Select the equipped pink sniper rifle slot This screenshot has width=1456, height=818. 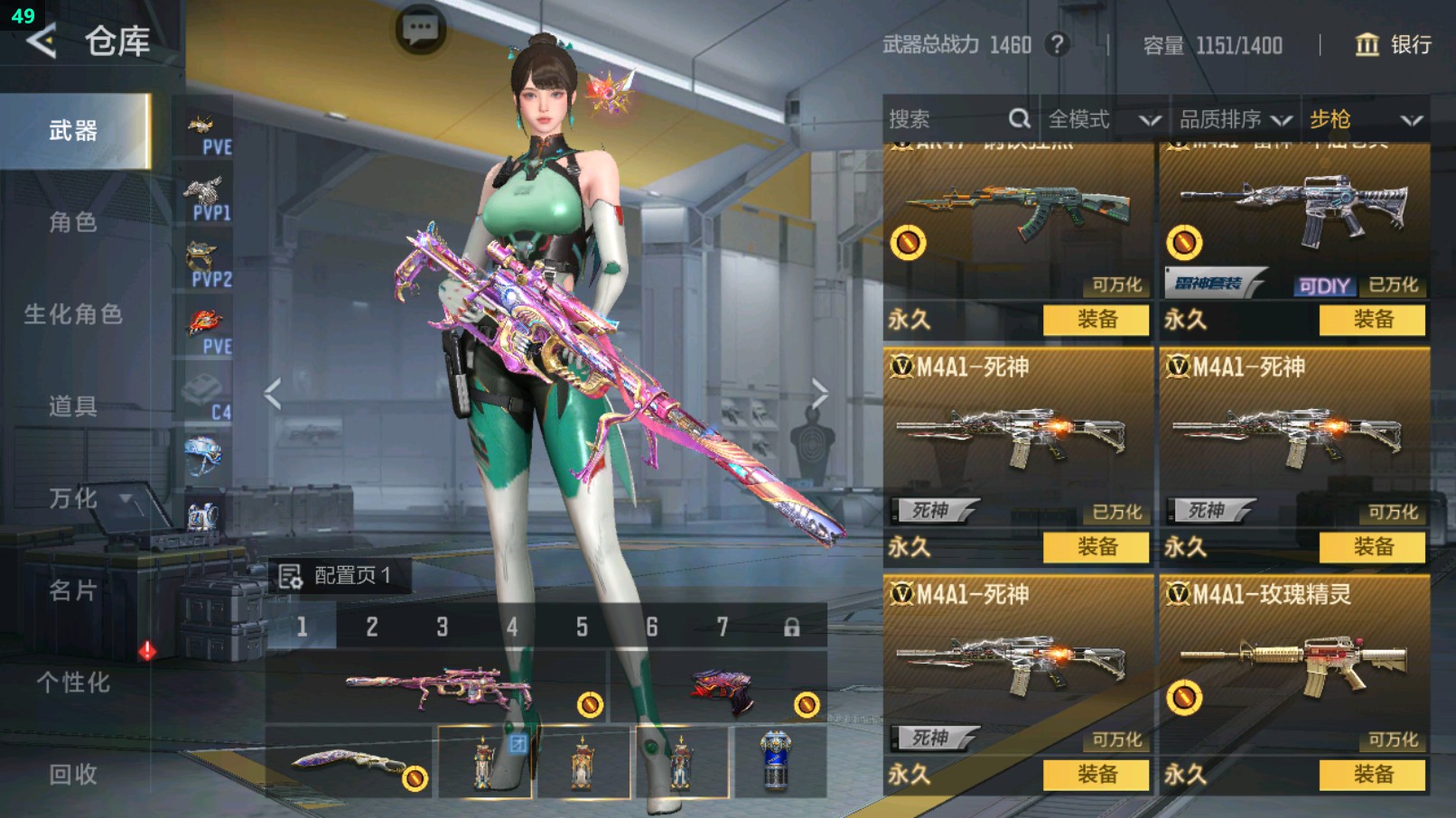pyautogui.click(x=437, y=687)
